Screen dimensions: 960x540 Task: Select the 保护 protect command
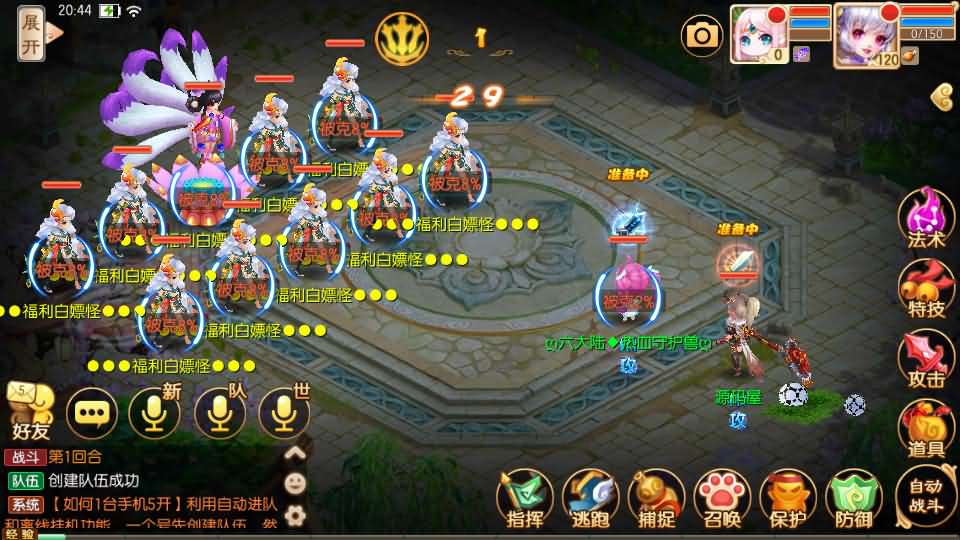tap(787, 498)
